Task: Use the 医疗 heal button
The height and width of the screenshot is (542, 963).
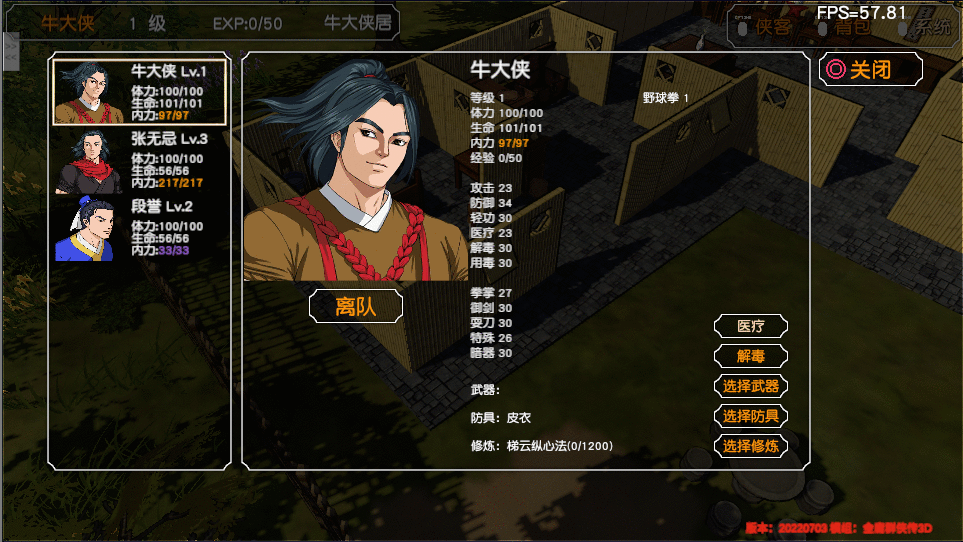Action: click(x=750, y=326)
